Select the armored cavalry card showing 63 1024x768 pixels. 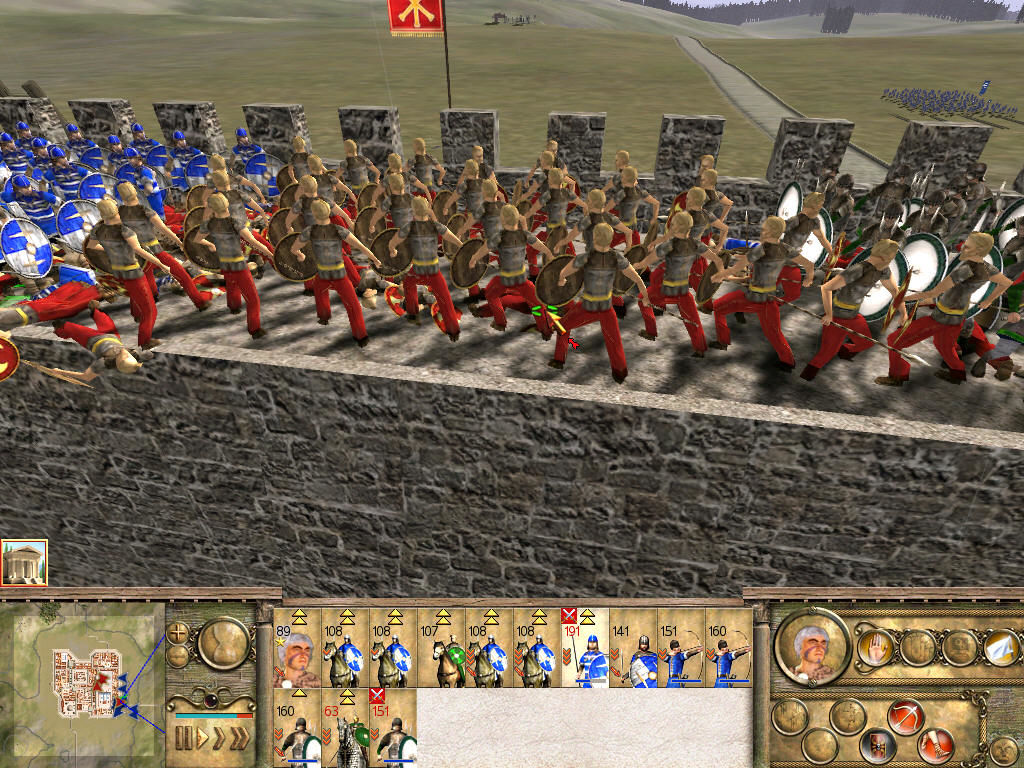tap(345, 728)
